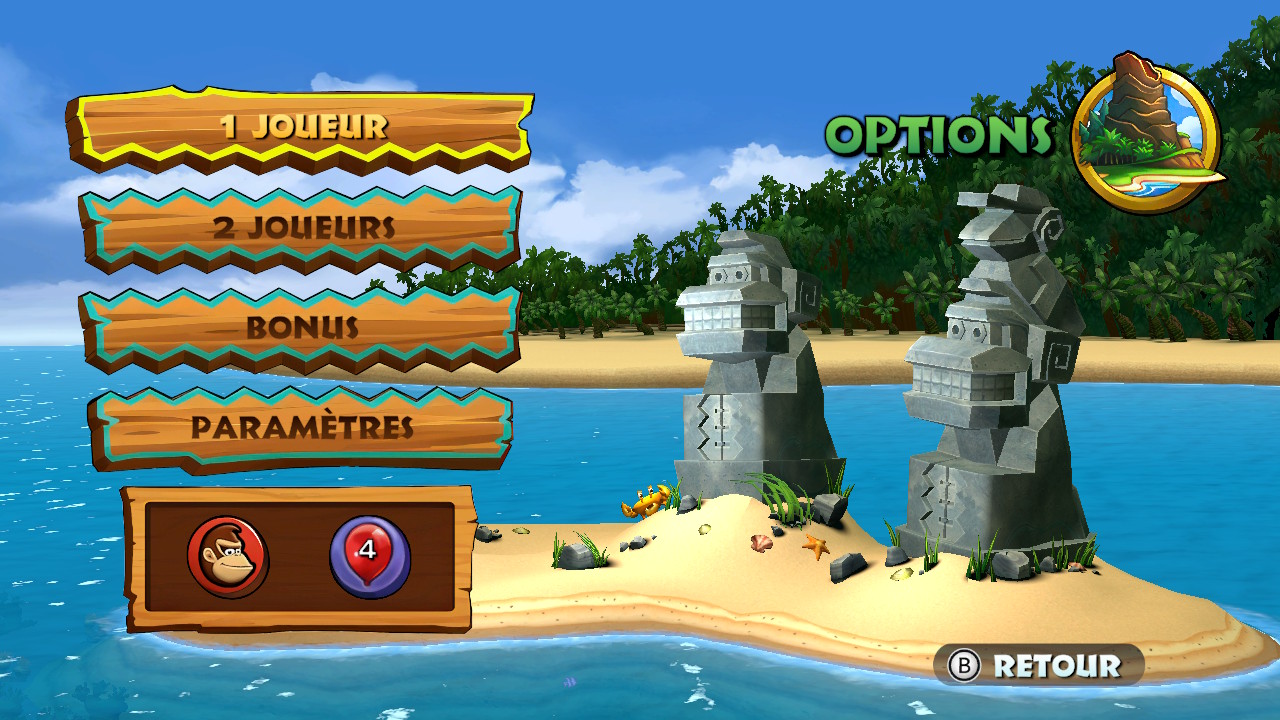Select the 1 Joueur menu option

point(300,127)
